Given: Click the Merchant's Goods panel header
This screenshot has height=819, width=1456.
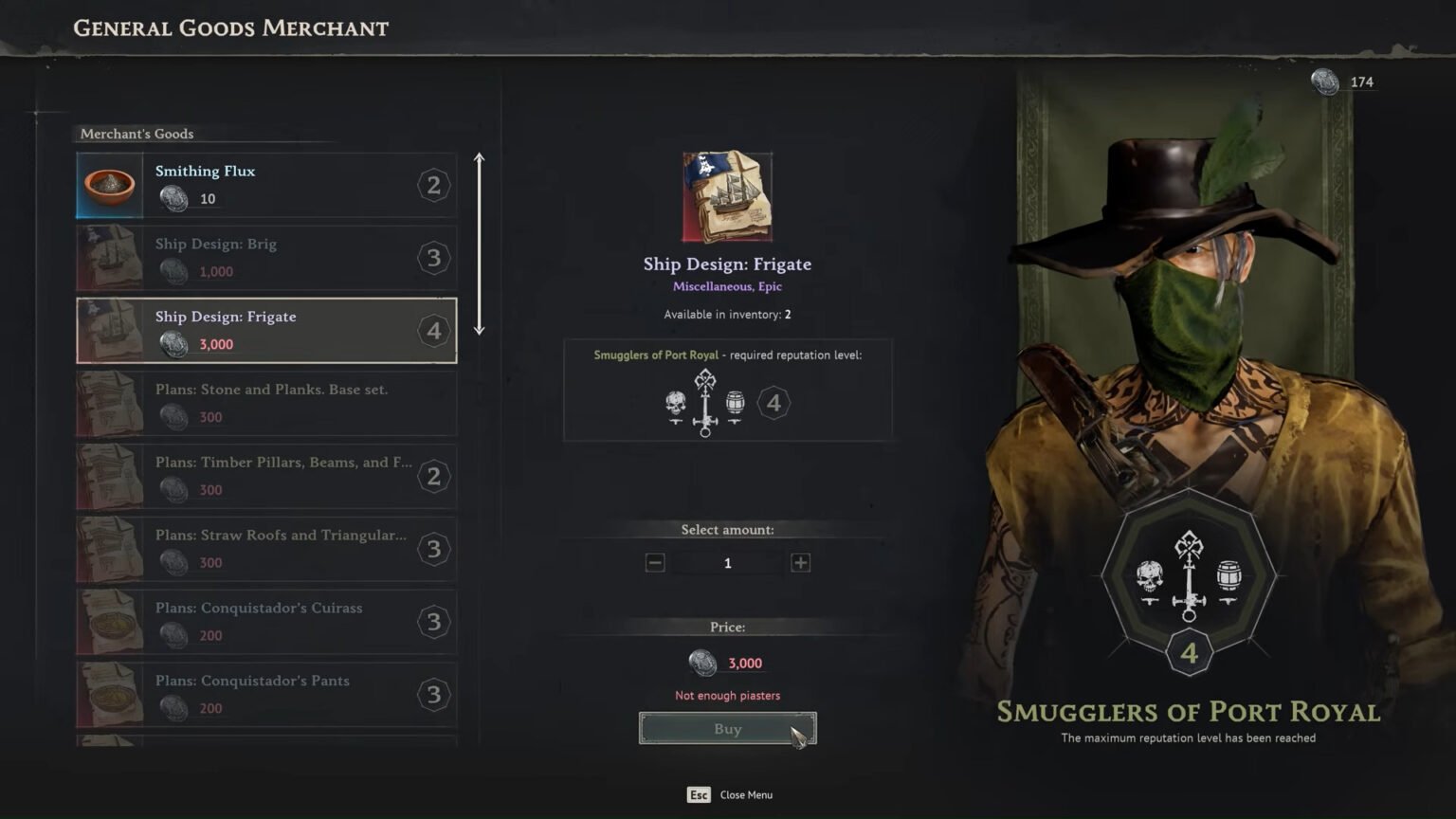Looking at the screenshot, I should 136,134.
